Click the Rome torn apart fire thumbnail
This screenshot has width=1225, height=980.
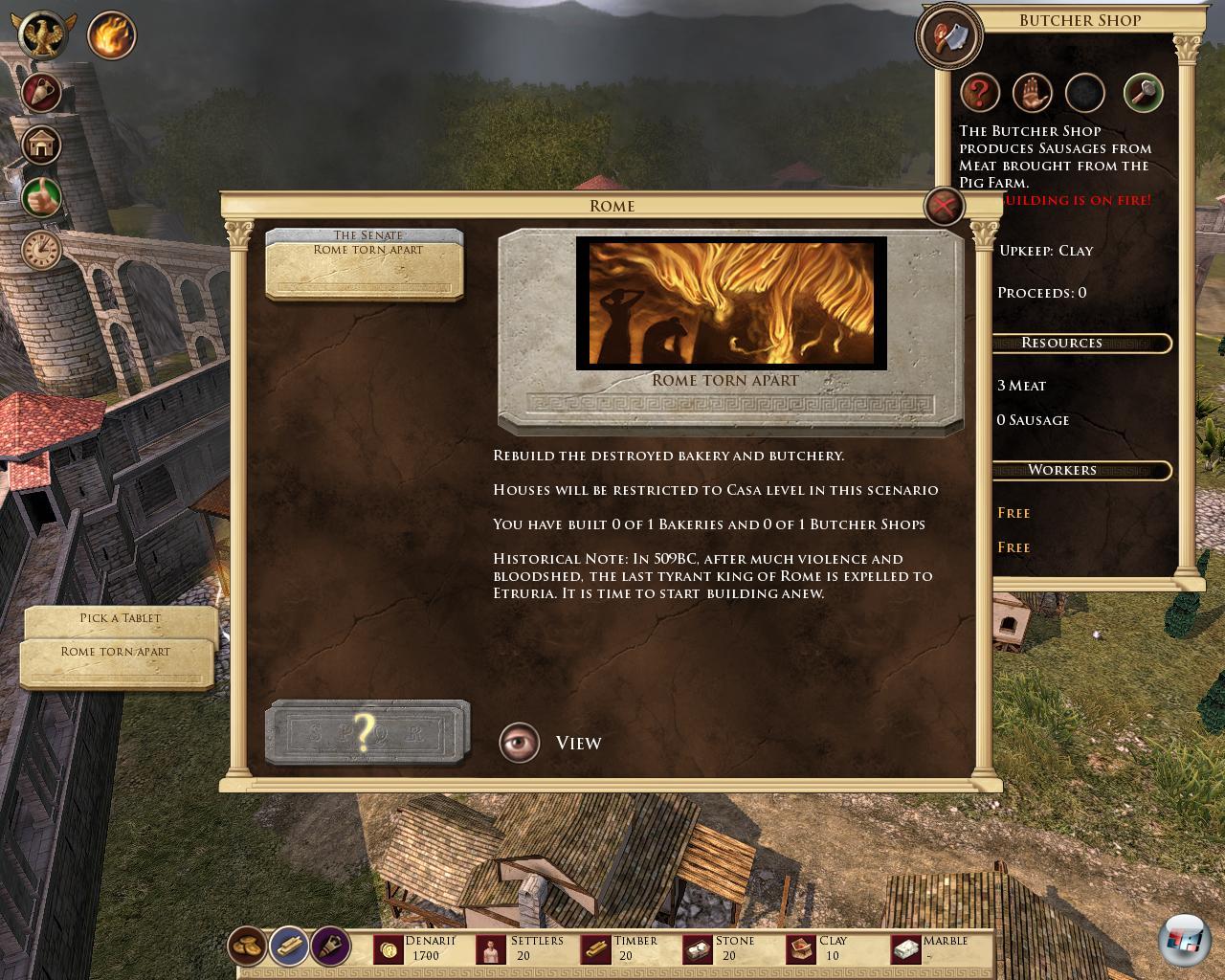tap(731, 303)
